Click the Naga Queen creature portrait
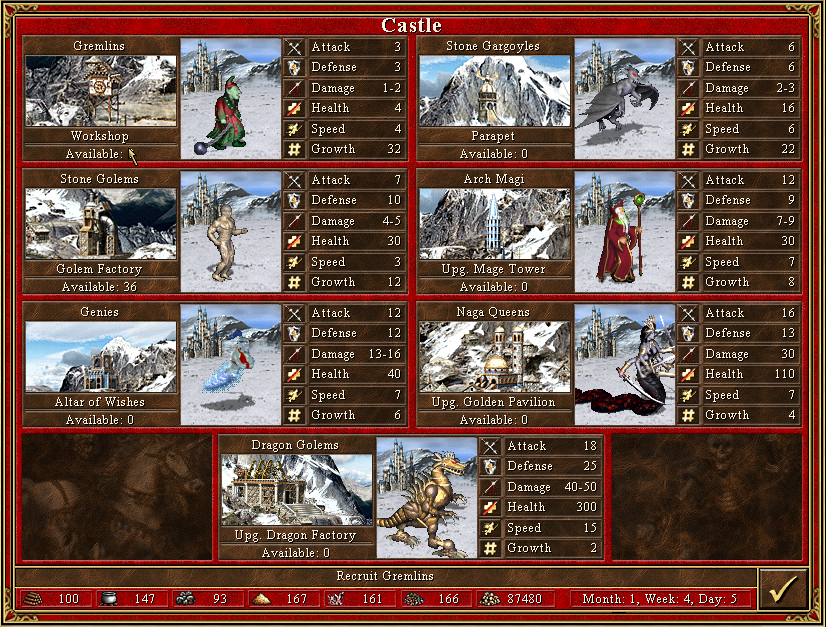Screen dimensions: 826x627 coord(624,364)
